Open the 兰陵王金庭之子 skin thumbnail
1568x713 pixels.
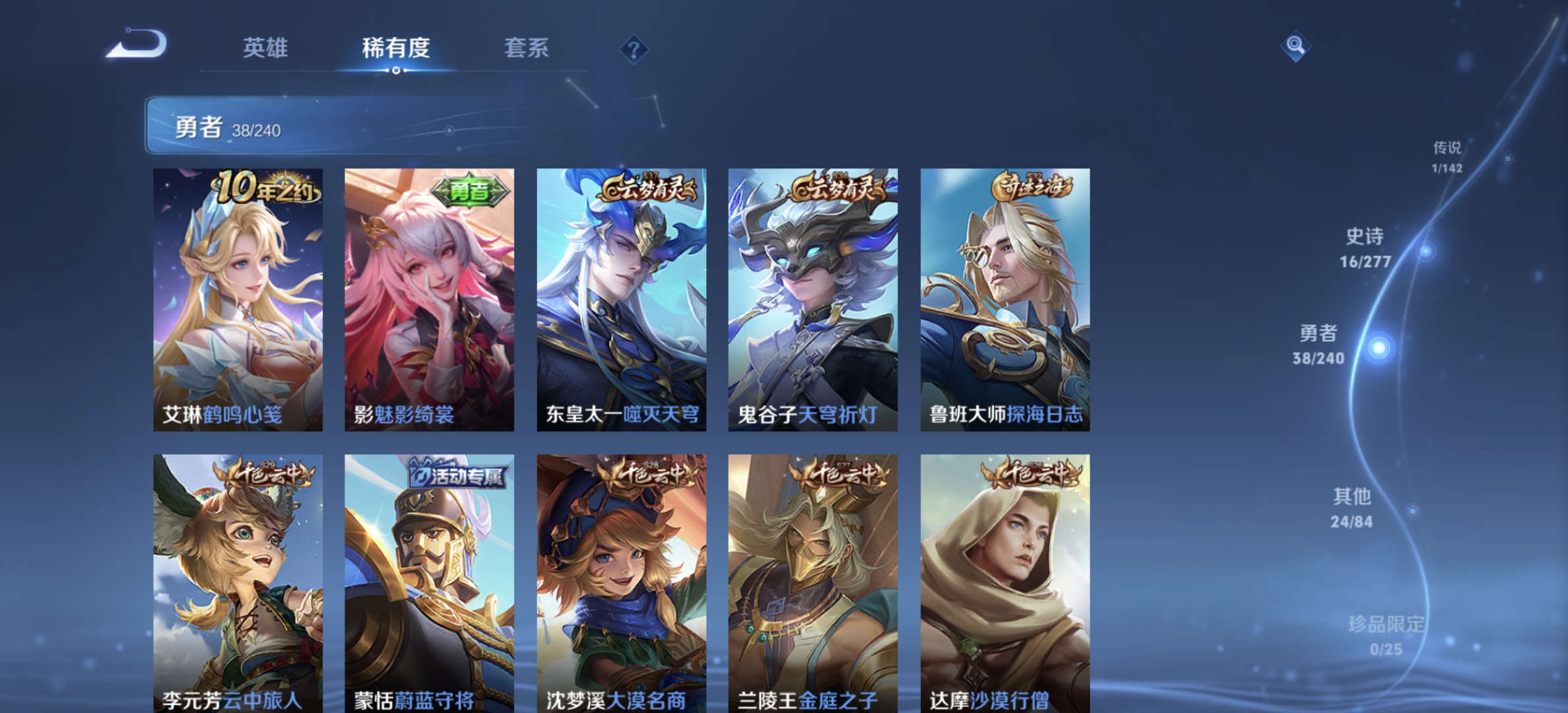pos(812,581)
